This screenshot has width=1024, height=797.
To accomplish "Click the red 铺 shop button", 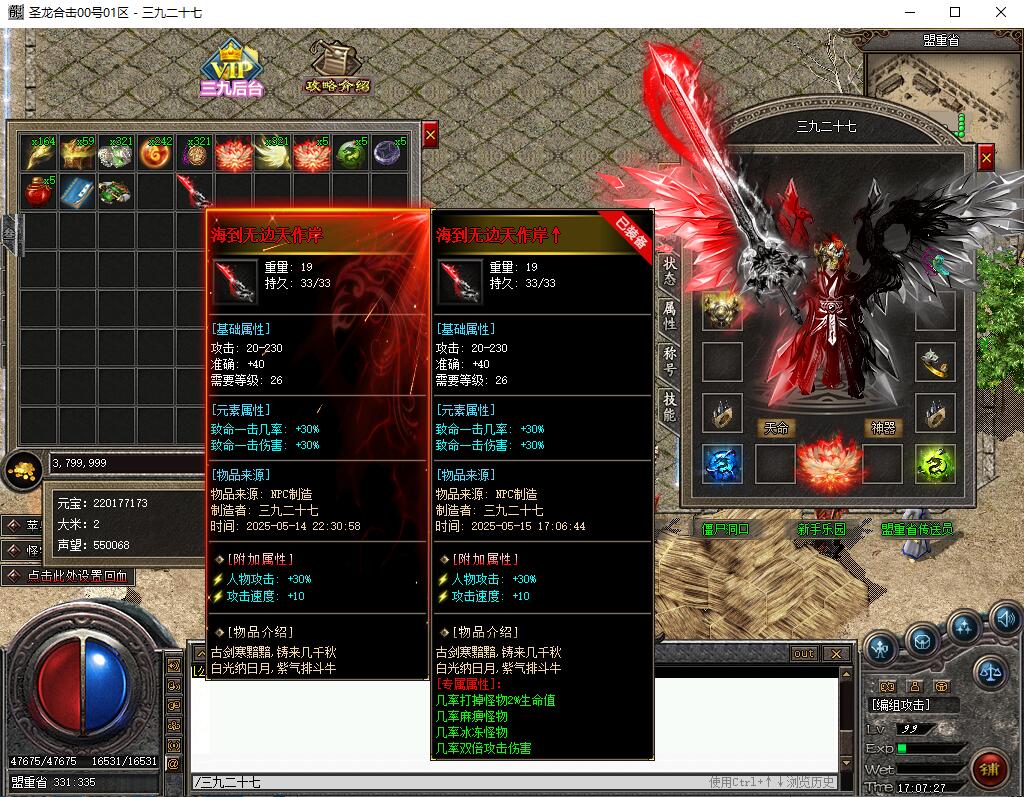I will (x=990, y=770).
